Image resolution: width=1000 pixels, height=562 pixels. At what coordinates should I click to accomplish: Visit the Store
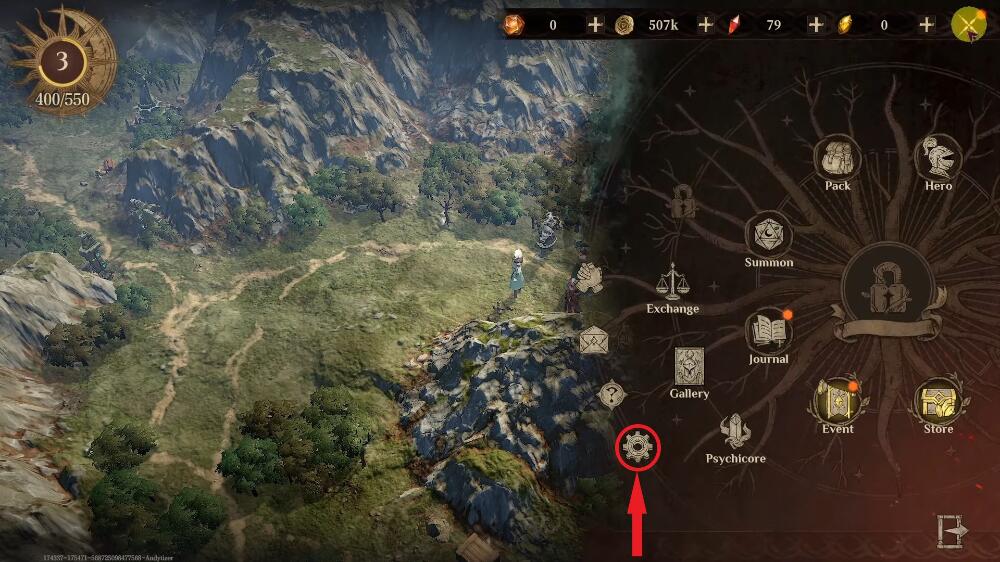click(x=938, y=402)
